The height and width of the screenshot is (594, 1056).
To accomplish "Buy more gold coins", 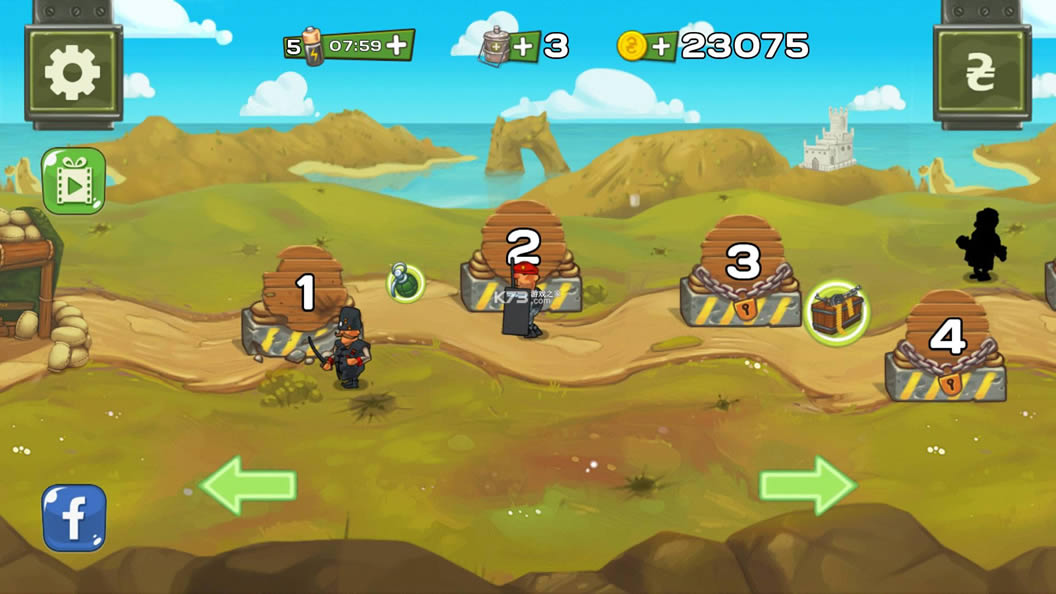I will [x=661, y=46].
